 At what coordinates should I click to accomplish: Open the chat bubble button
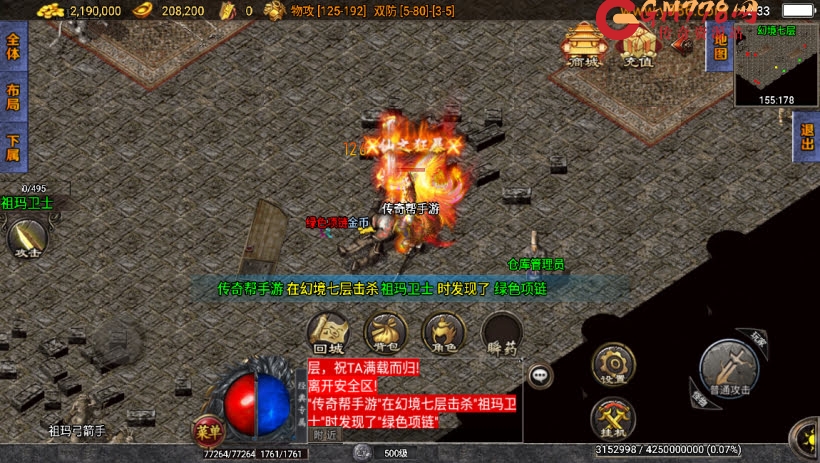(x=541, y=375)
